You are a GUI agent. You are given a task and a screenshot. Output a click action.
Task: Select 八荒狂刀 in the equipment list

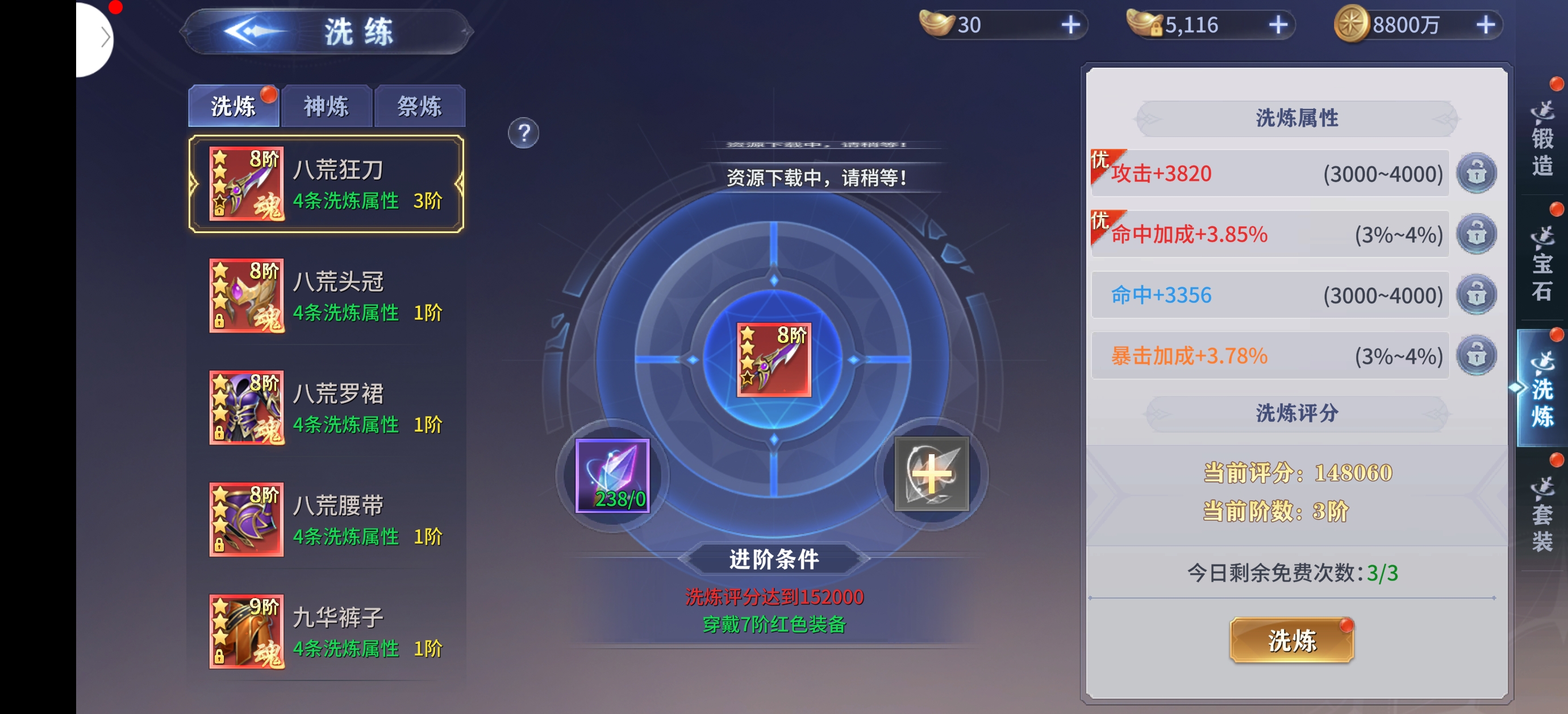[326, 184]
